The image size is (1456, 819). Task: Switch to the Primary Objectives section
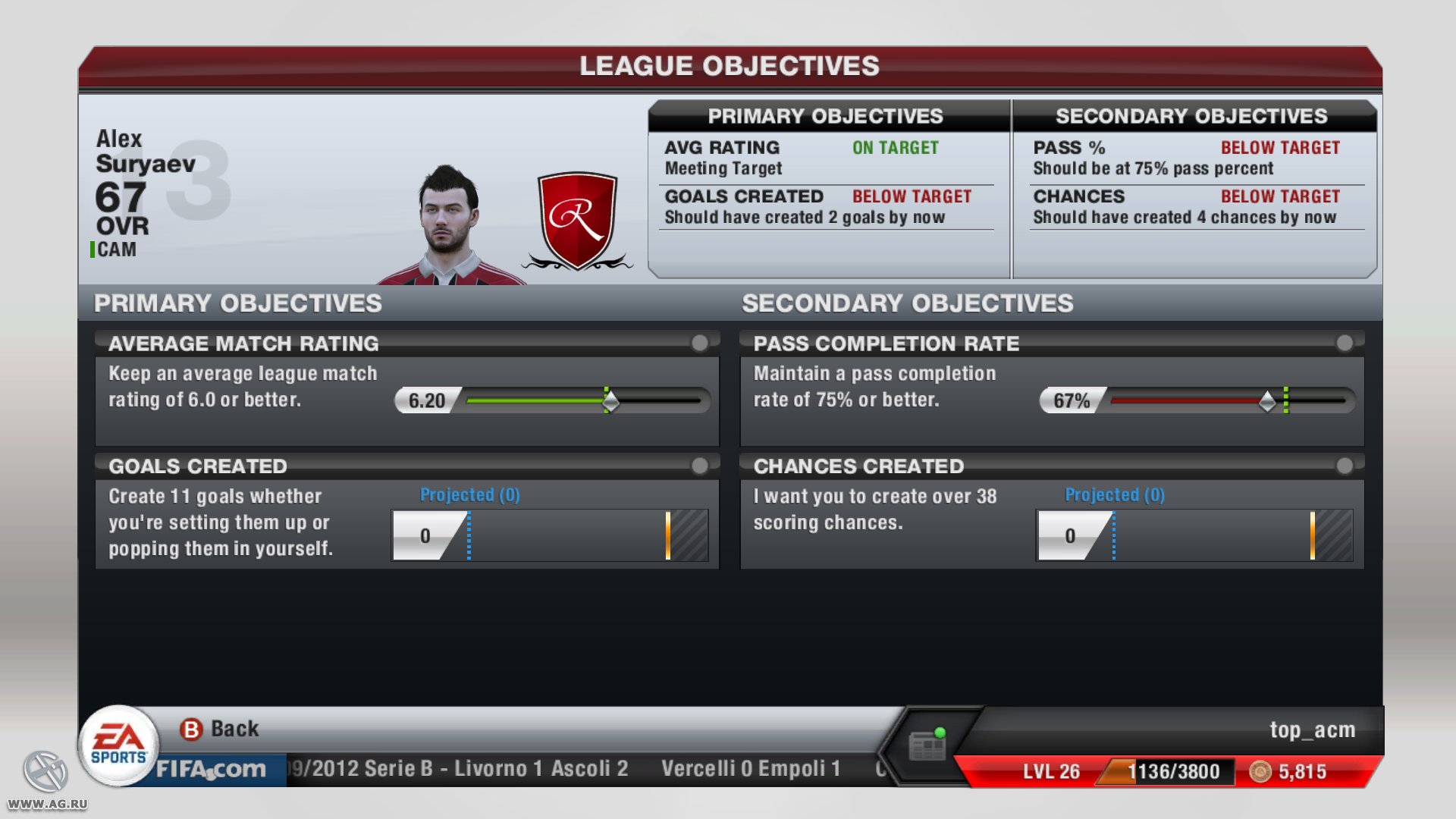coord(238,303)
